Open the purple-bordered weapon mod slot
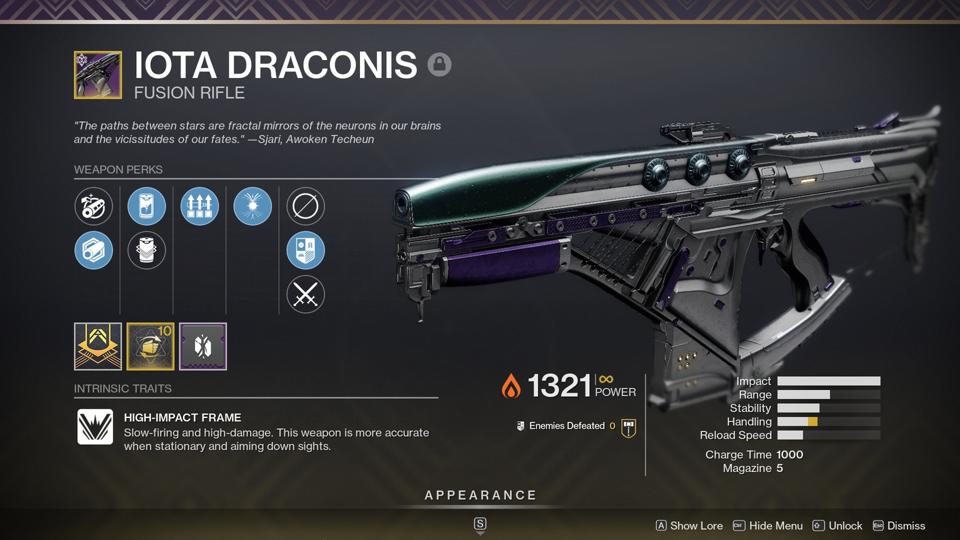Image resolution: width=960 pixels, height=540 pixels. [203, 346]
